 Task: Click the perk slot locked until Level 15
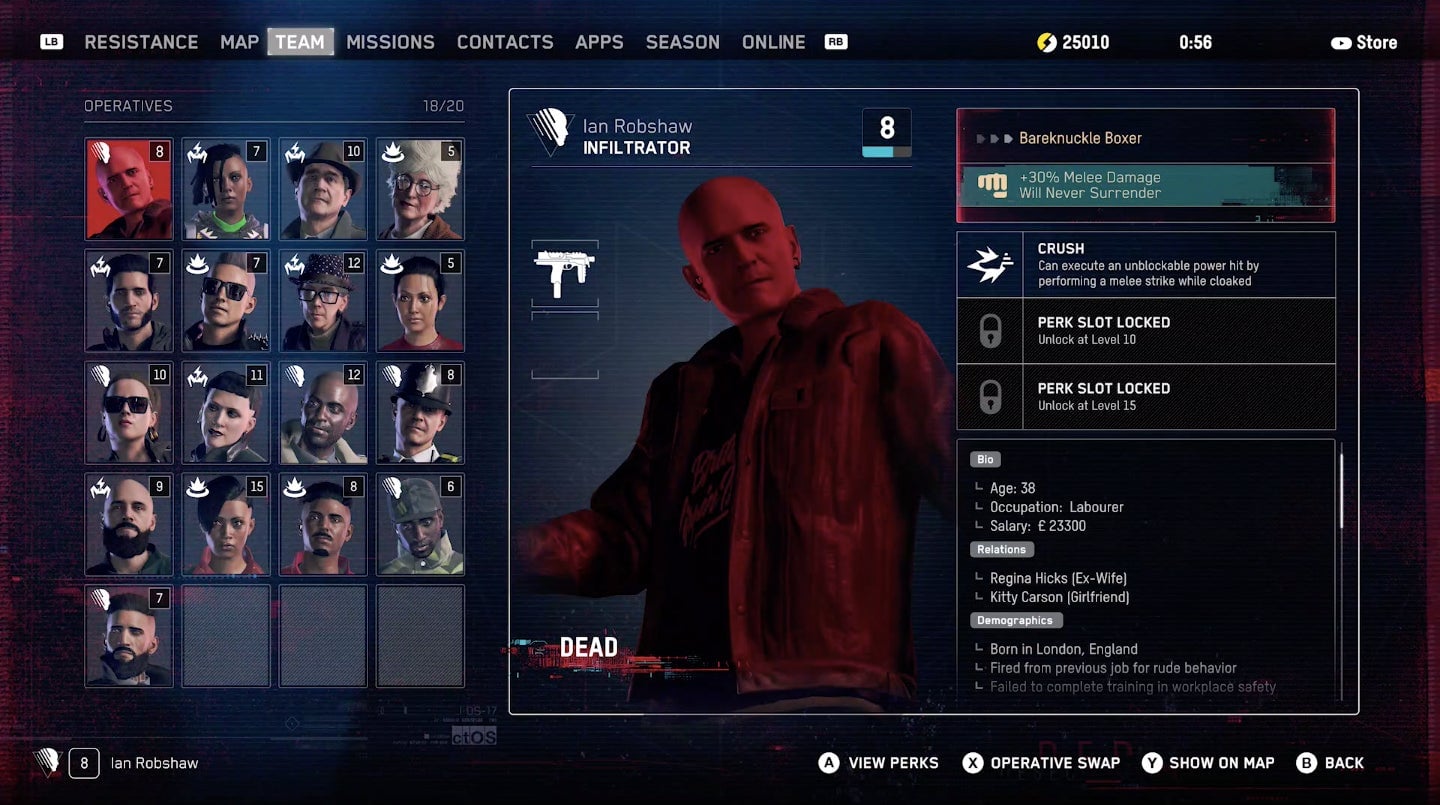[x=1145, y=396]
